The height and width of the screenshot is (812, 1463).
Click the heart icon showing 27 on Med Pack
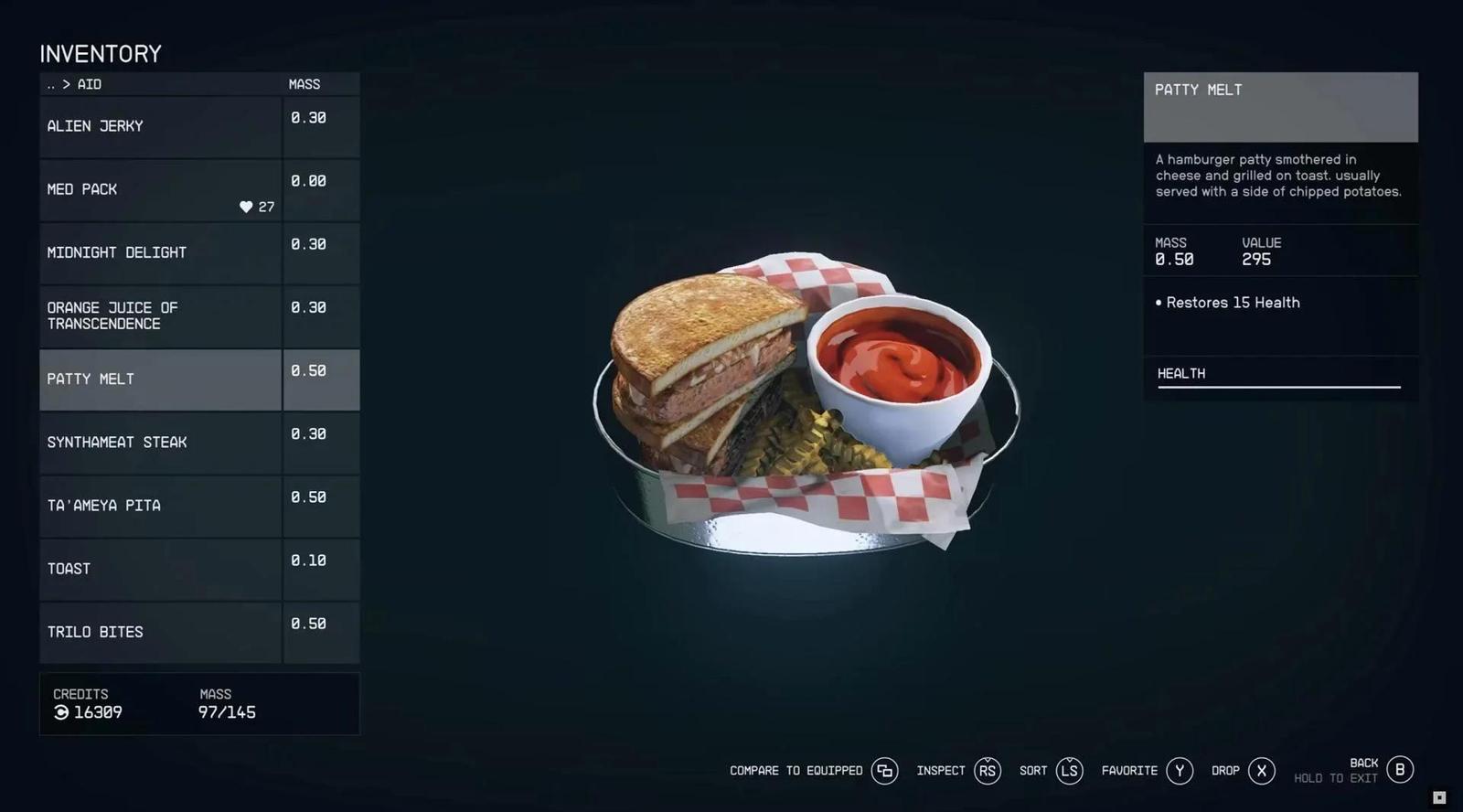tap(245, 207)
